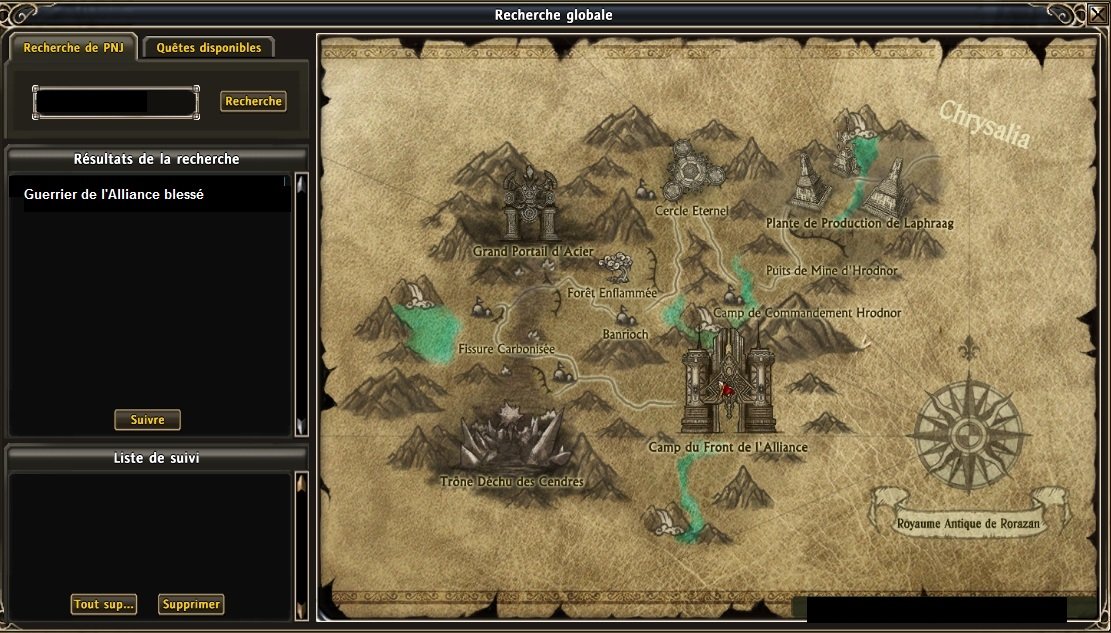Switch to the Recherche de PNJ tab
The image size is (1111, 633).
tap(73, 48)
